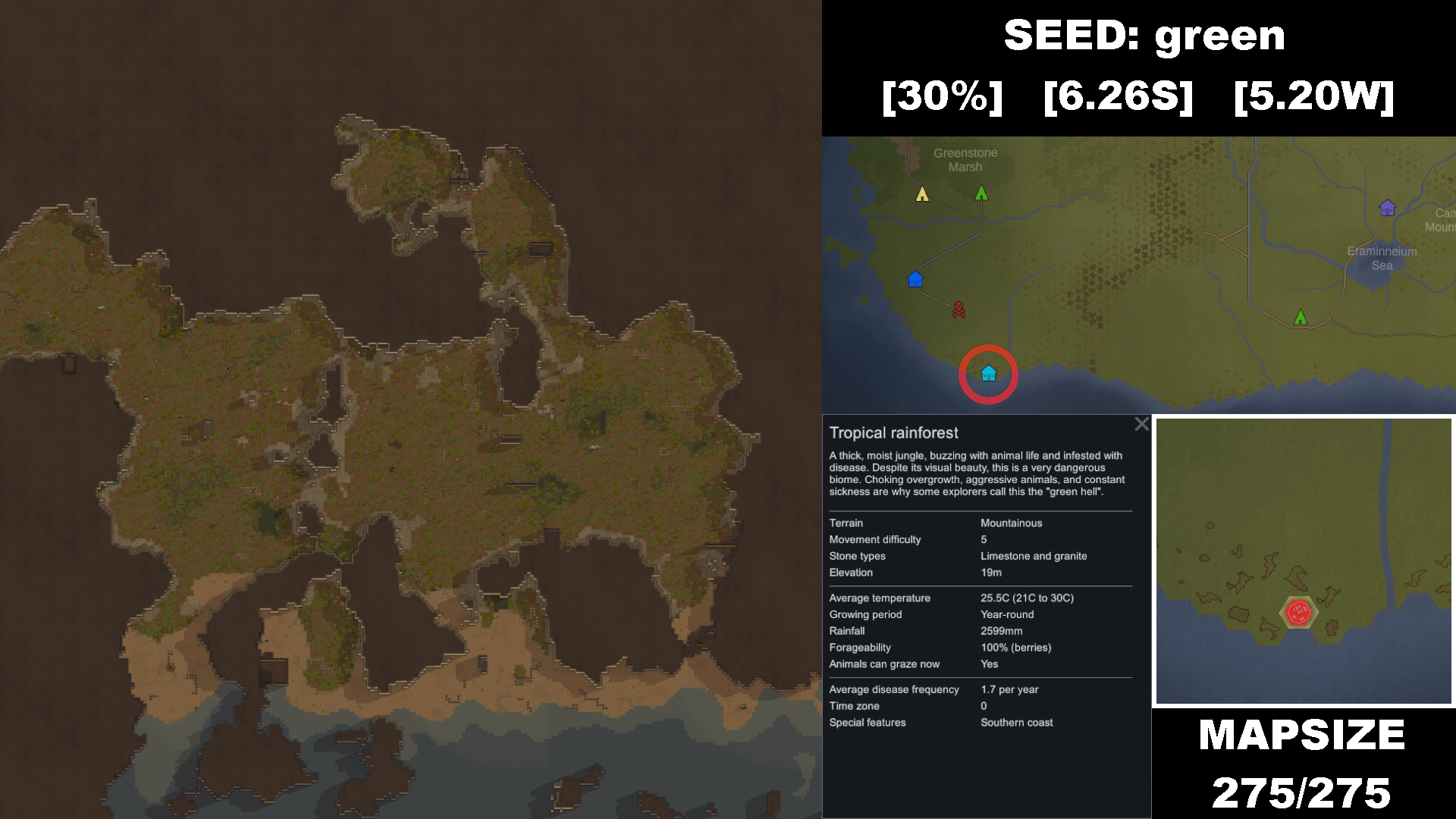Click the Limestone and granite stone types entry
Viewport: 1456px width, 819px height.
(x=1035, y=556)
